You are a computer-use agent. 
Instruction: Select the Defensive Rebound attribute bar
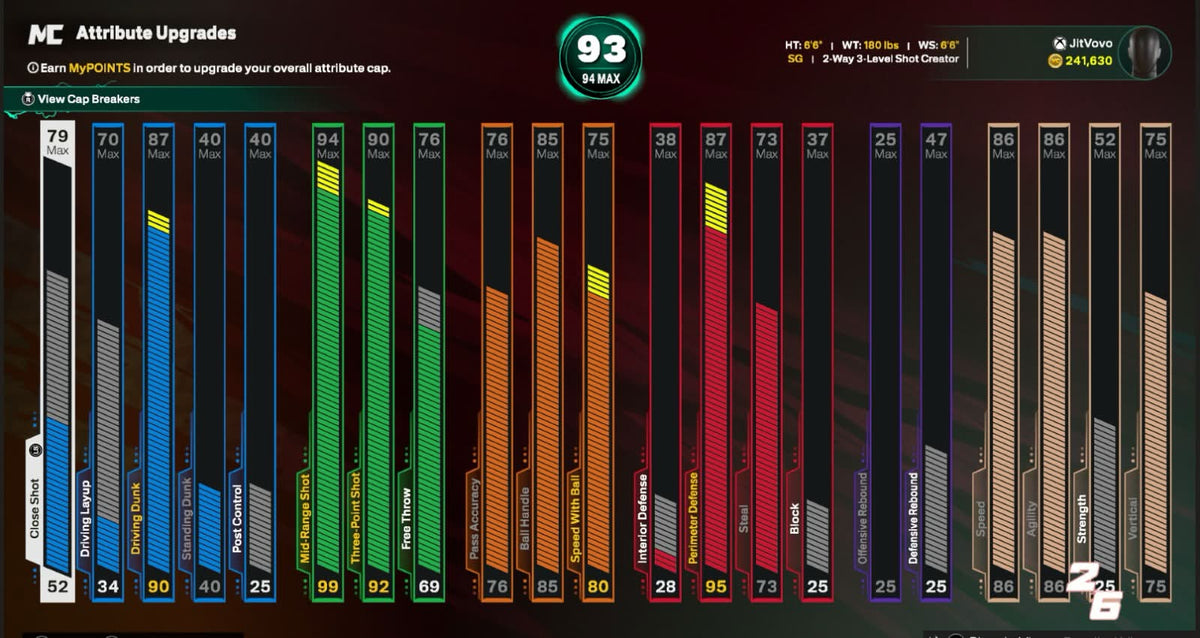pos(936,360)
